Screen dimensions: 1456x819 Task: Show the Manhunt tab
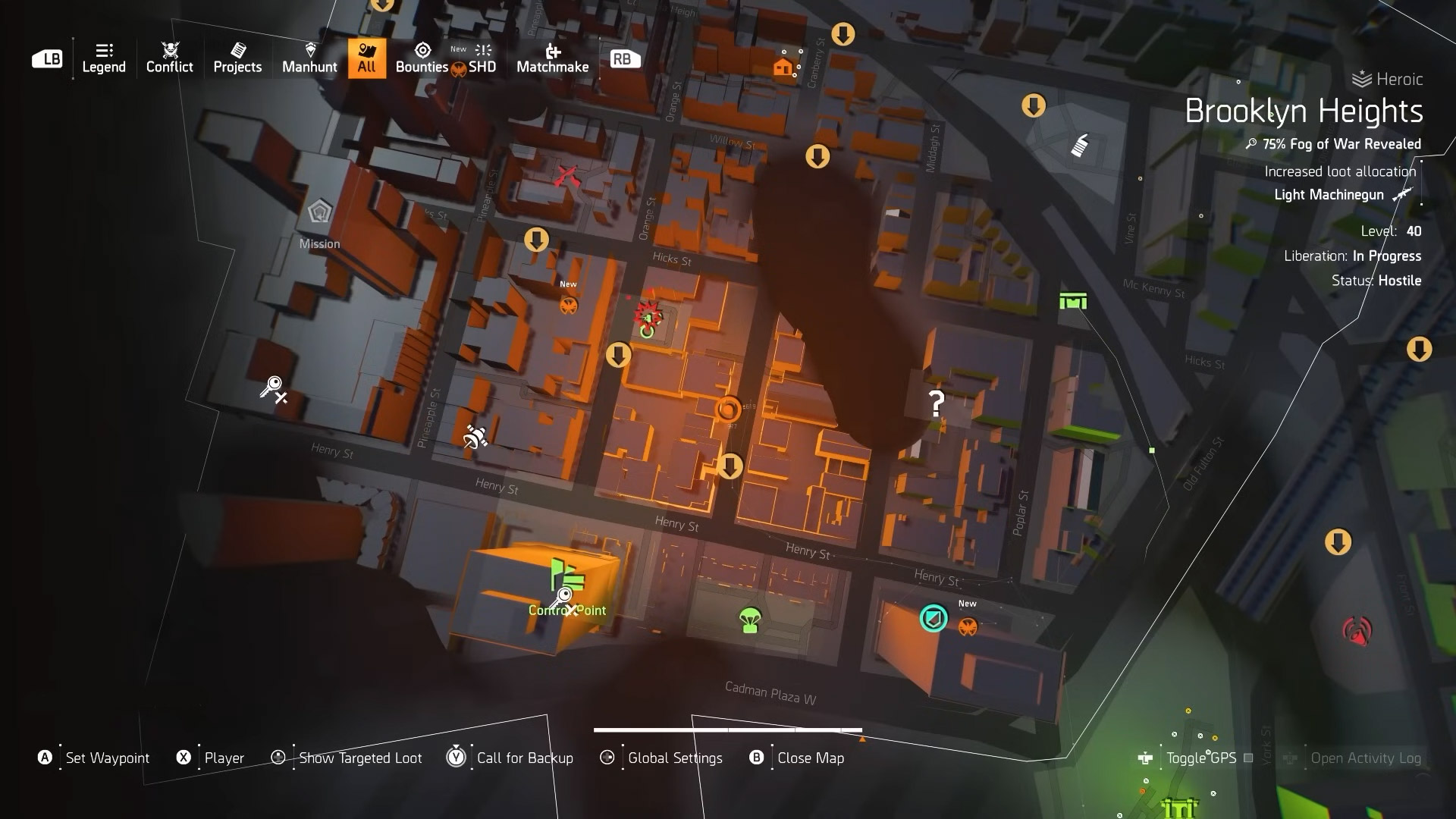[309, 58]
